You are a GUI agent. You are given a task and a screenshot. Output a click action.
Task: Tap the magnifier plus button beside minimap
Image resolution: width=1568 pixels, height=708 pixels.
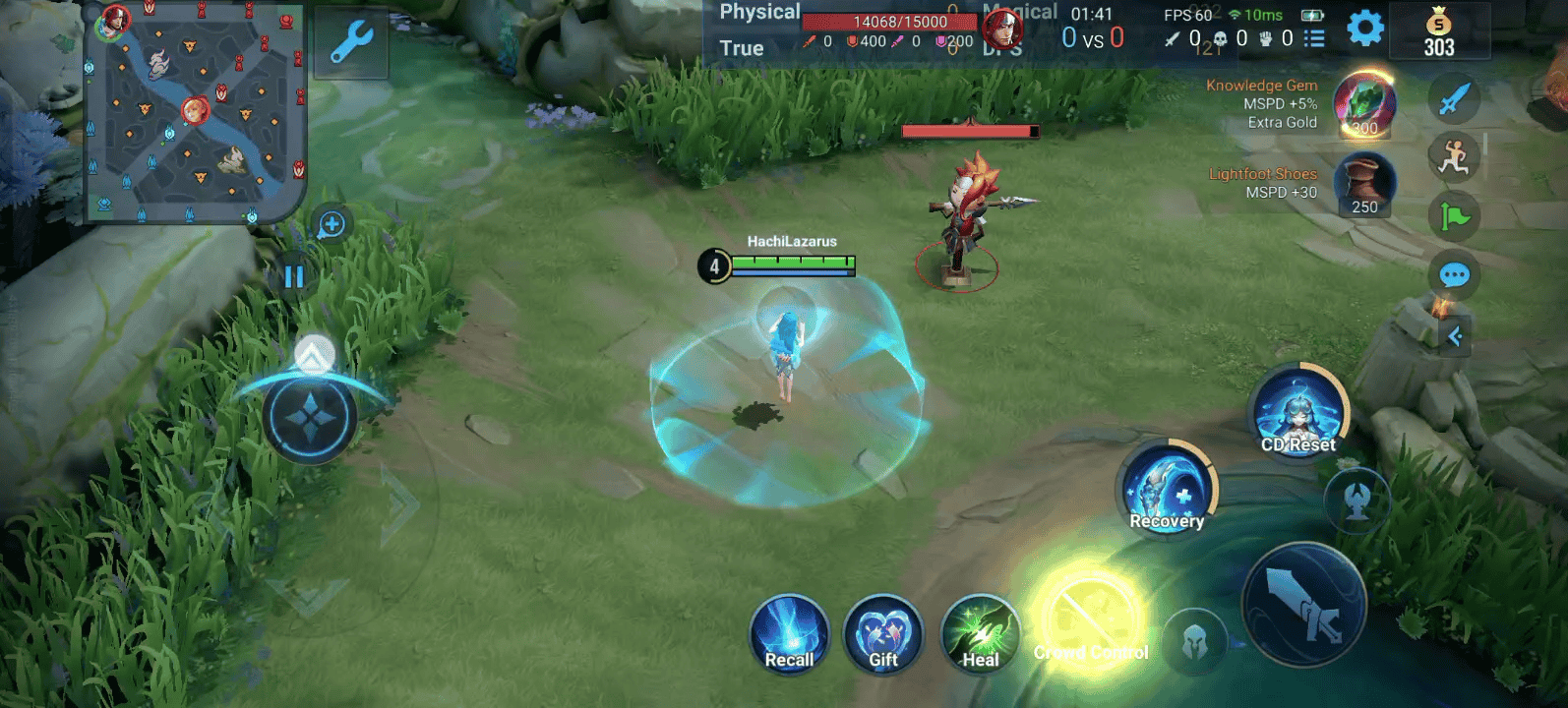(332, 224)
